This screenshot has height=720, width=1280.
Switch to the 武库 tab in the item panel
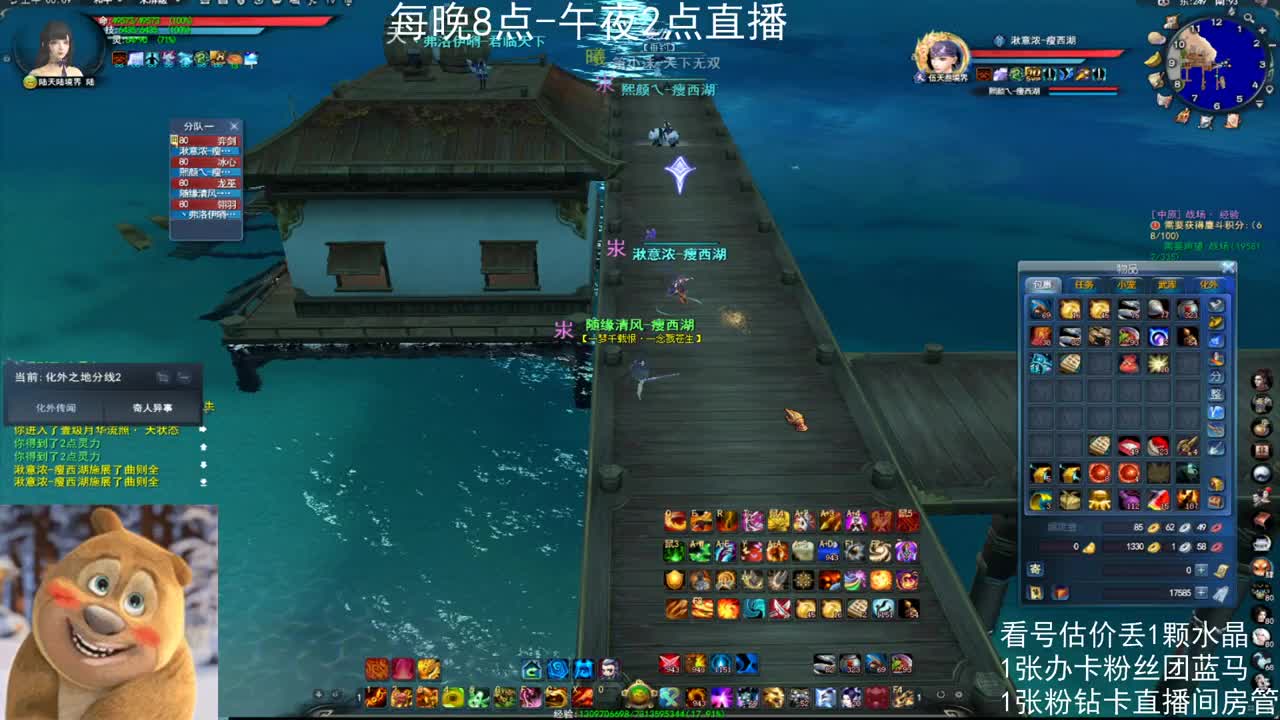pos(1167,283)
